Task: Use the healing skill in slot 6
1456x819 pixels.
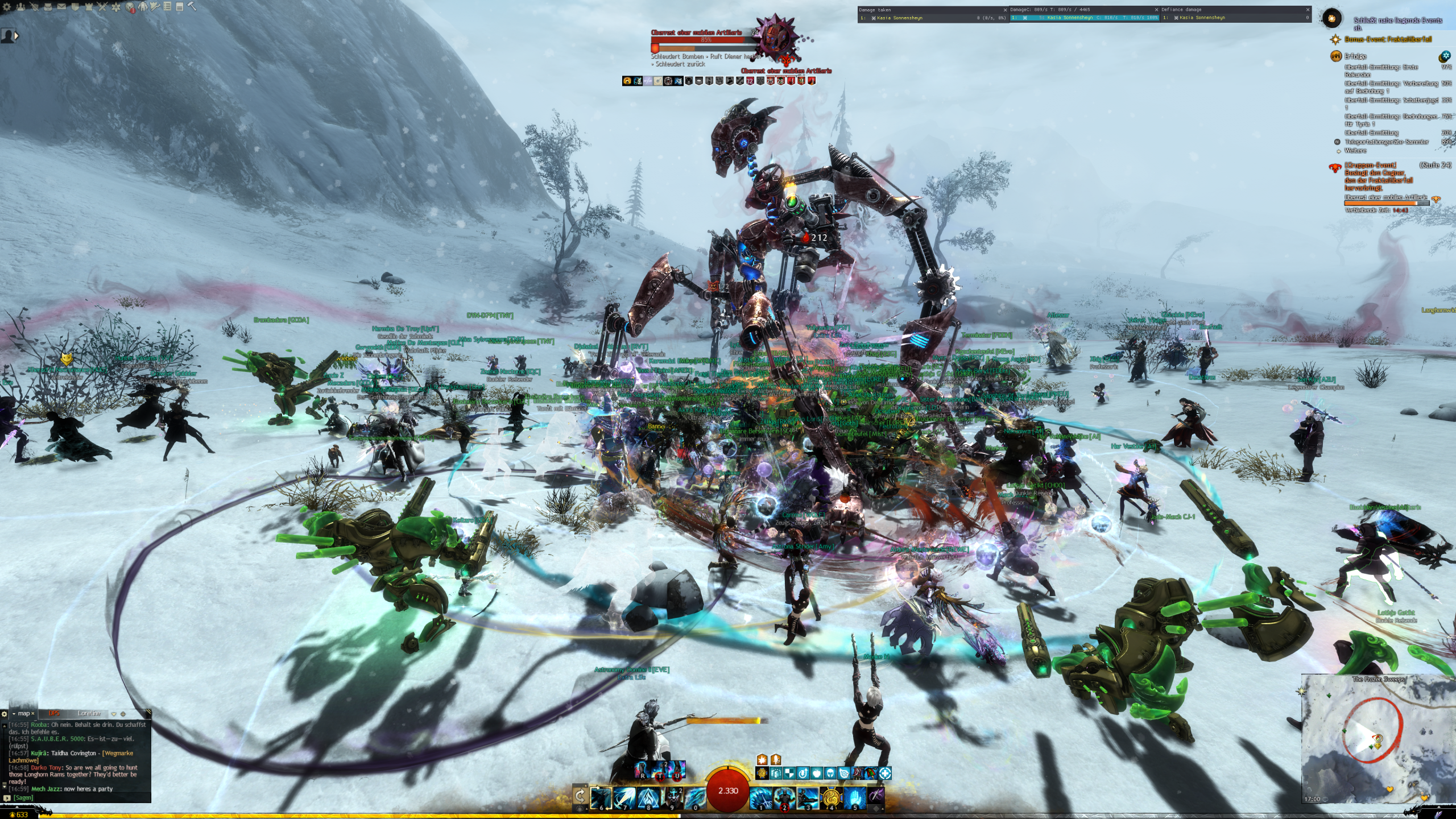Action: tap(601, 797)
